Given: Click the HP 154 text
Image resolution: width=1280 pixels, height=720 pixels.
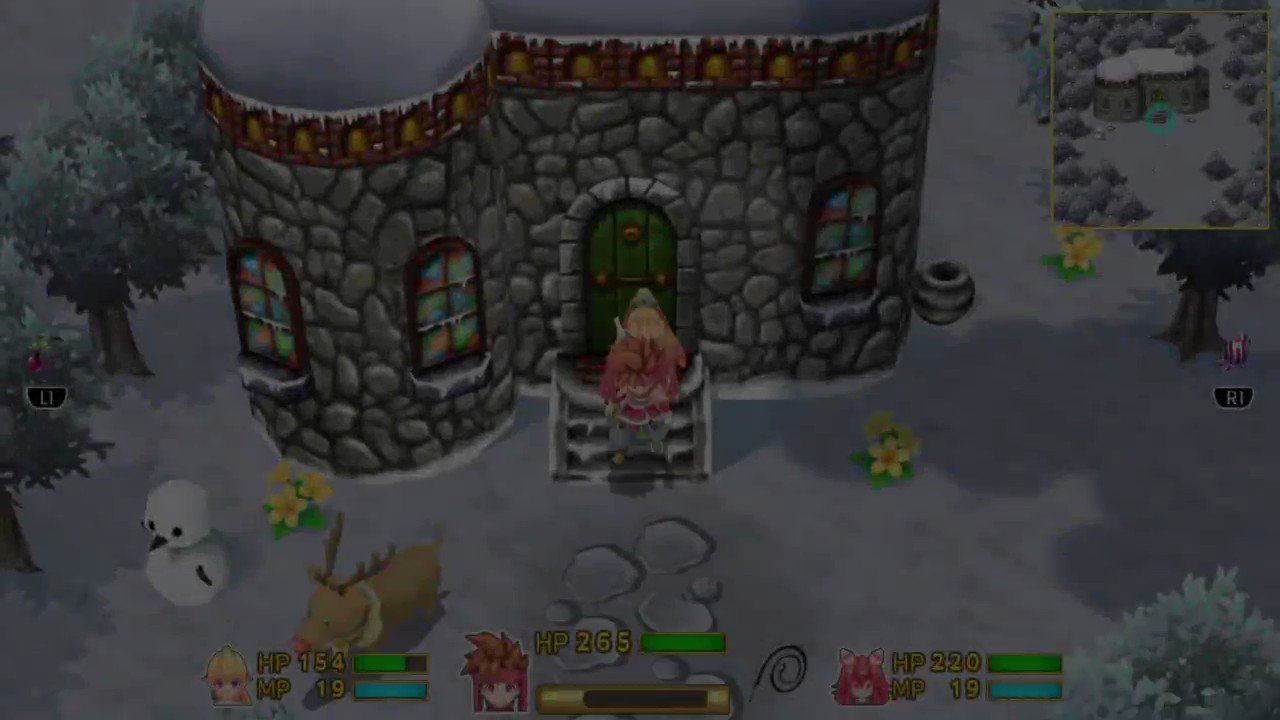Looking at the screenshot, I should 300,663.
